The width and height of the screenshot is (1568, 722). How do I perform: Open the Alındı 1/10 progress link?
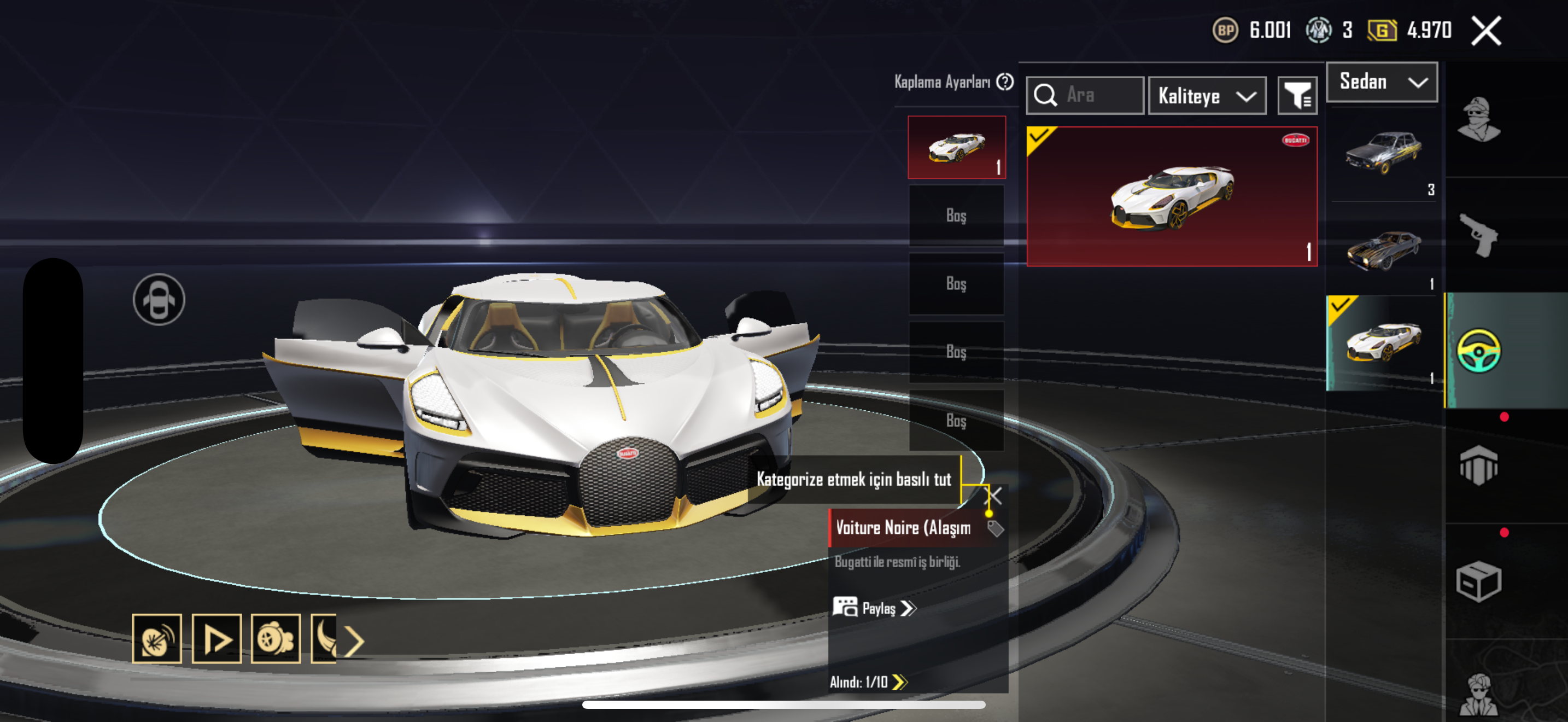pyautogui.click(x=868, y=682)
